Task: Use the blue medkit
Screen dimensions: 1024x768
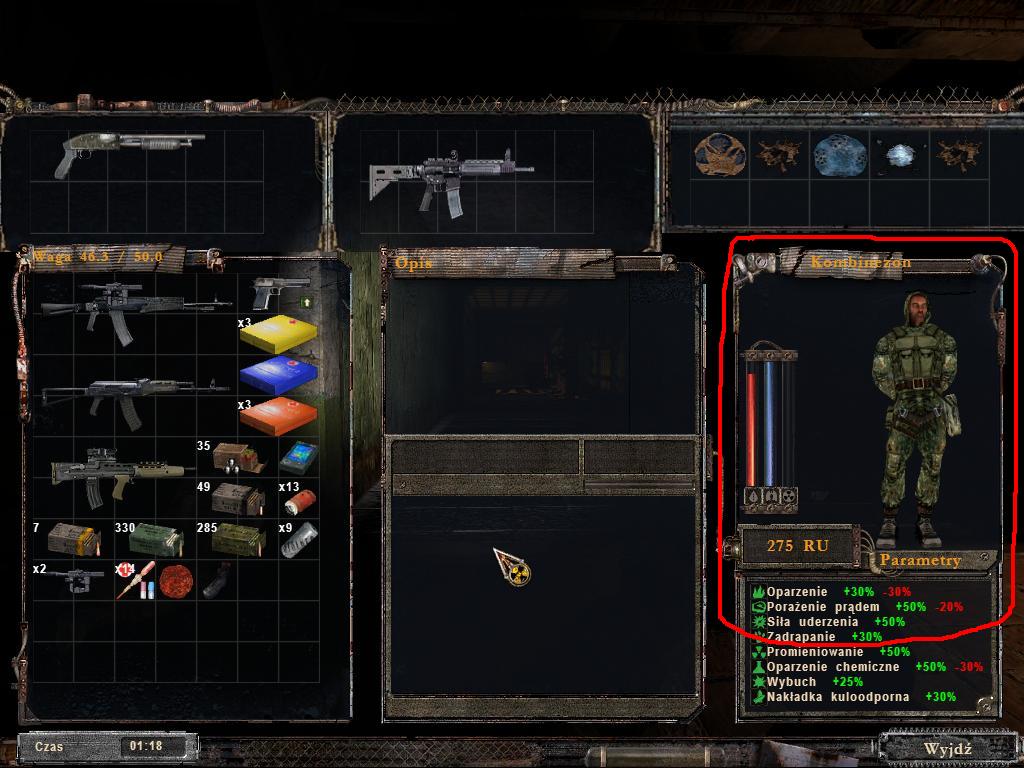Action: click(x=278, y=377)
